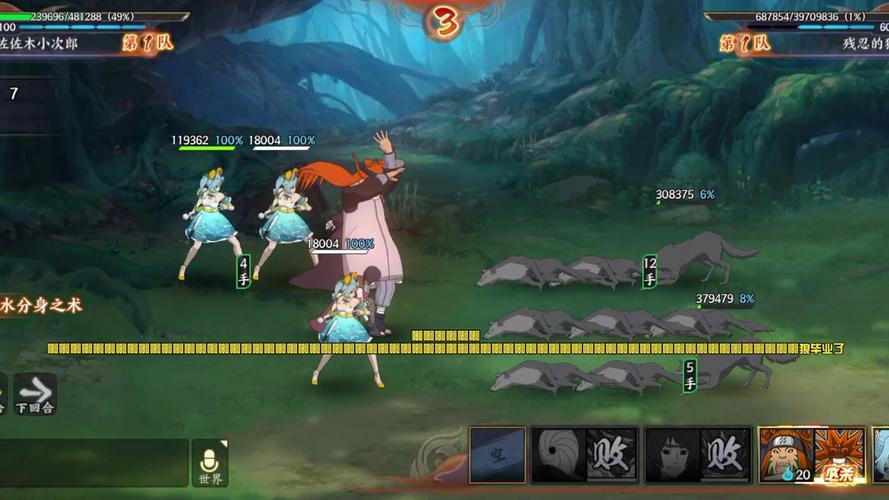Select the defeated dark-haired ninja portrait

671,456
